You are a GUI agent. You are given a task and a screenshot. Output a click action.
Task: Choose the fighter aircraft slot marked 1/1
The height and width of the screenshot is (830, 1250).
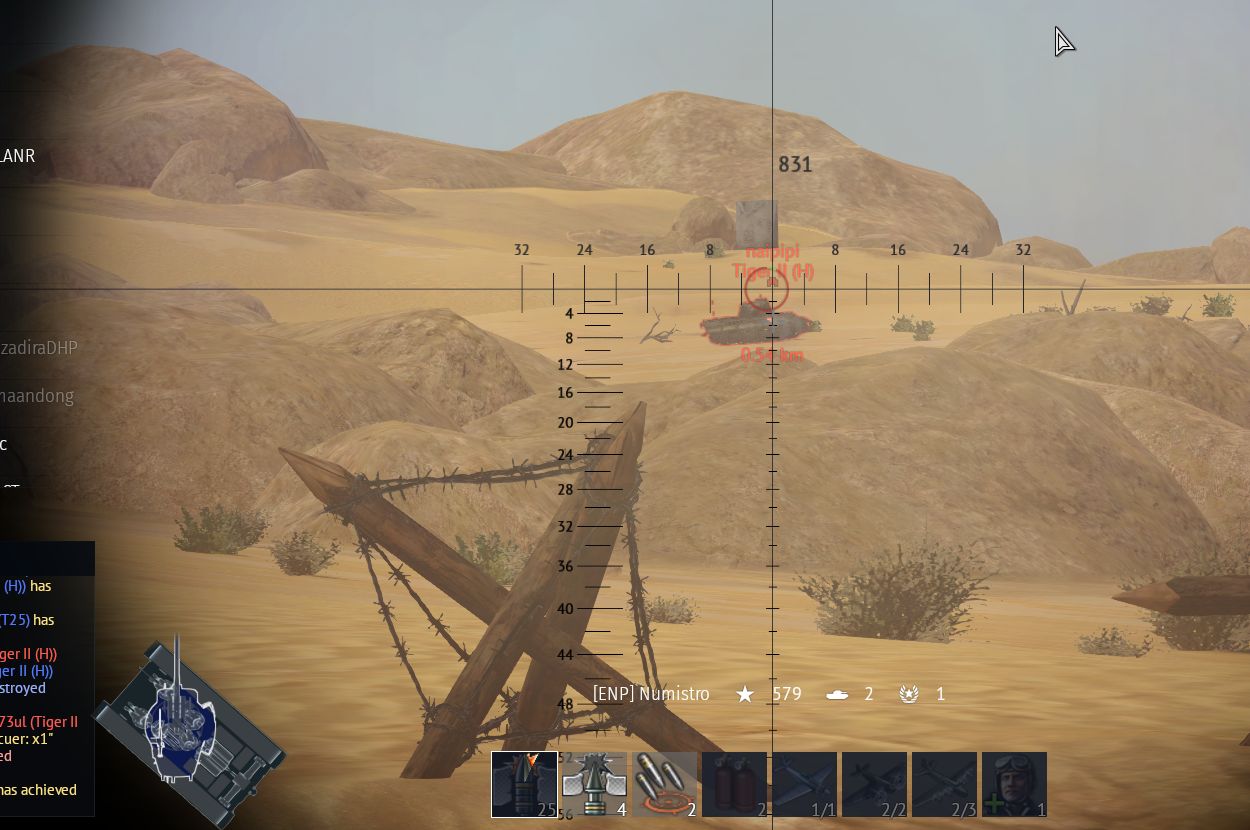(804, 785)
